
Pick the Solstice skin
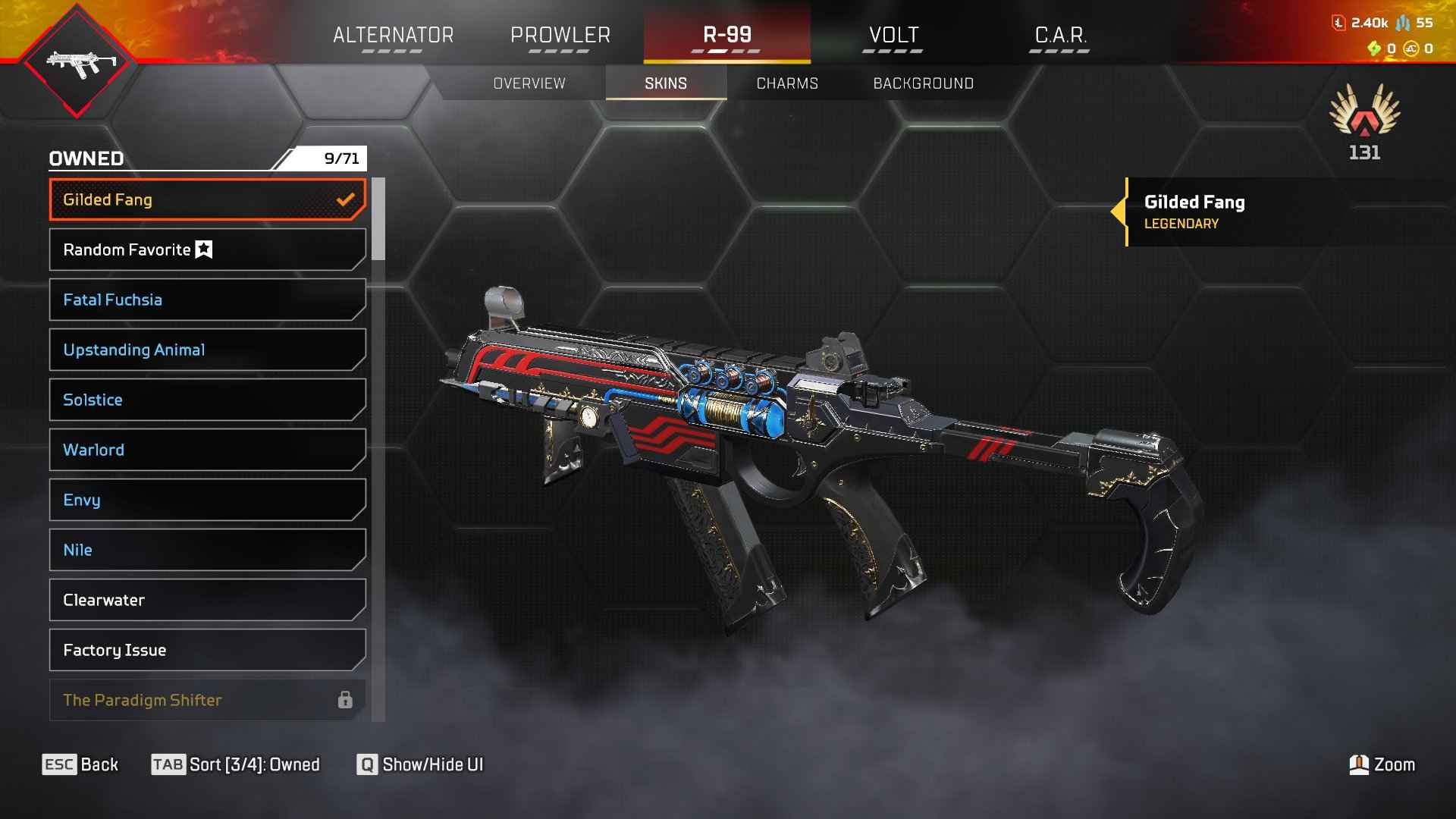click(207, 400)
